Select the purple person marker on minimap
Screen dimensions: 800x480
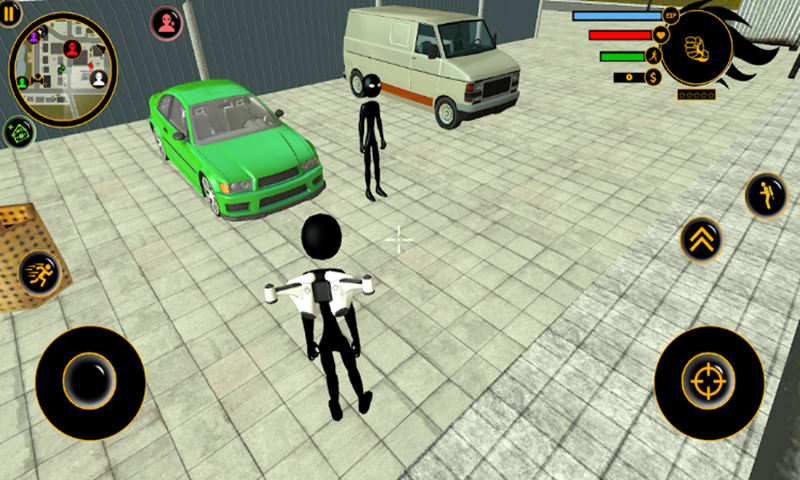[x=34, y=36]
